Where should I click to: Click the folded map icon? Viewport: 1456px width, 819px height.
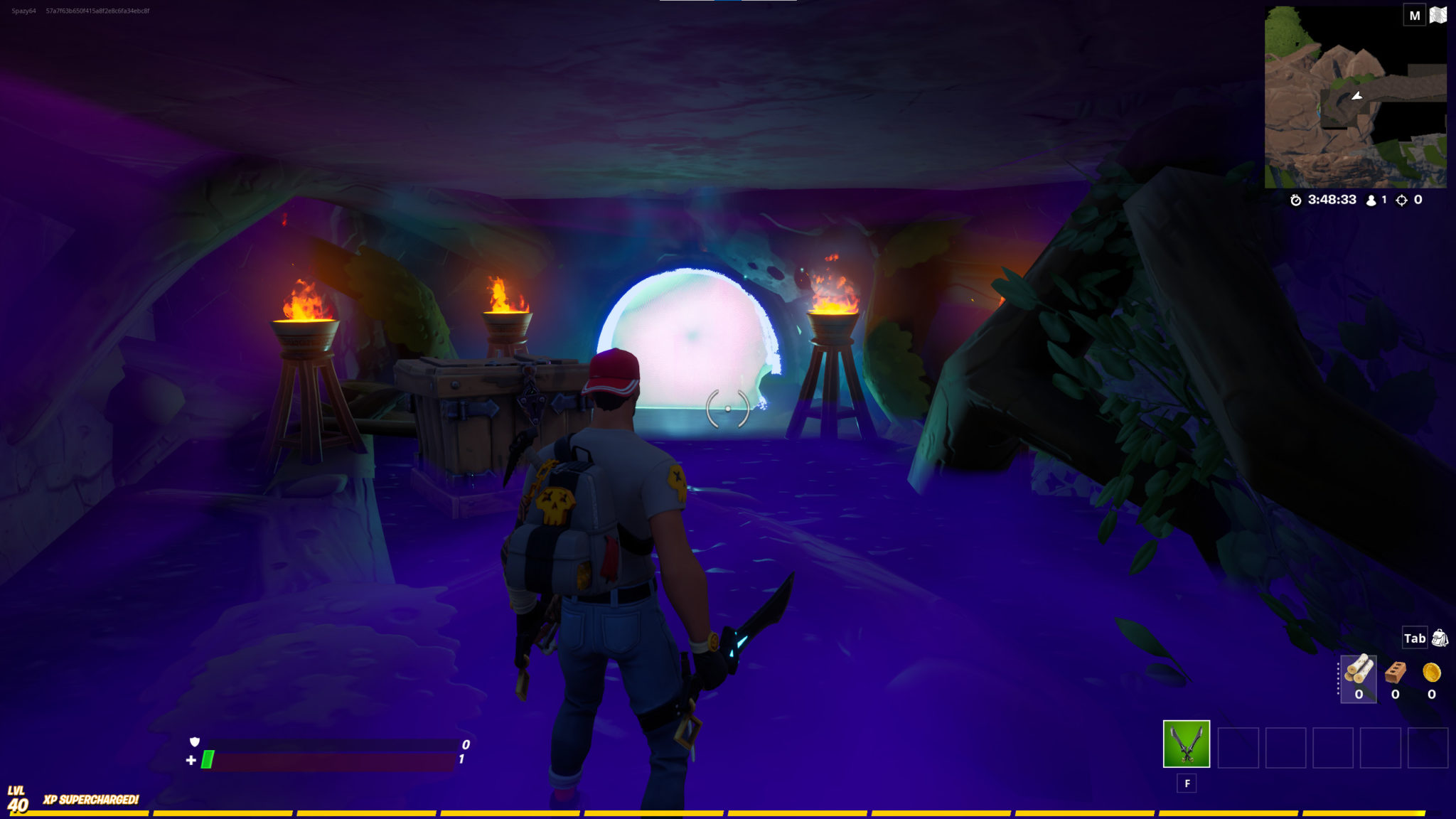pos(1438,15)
